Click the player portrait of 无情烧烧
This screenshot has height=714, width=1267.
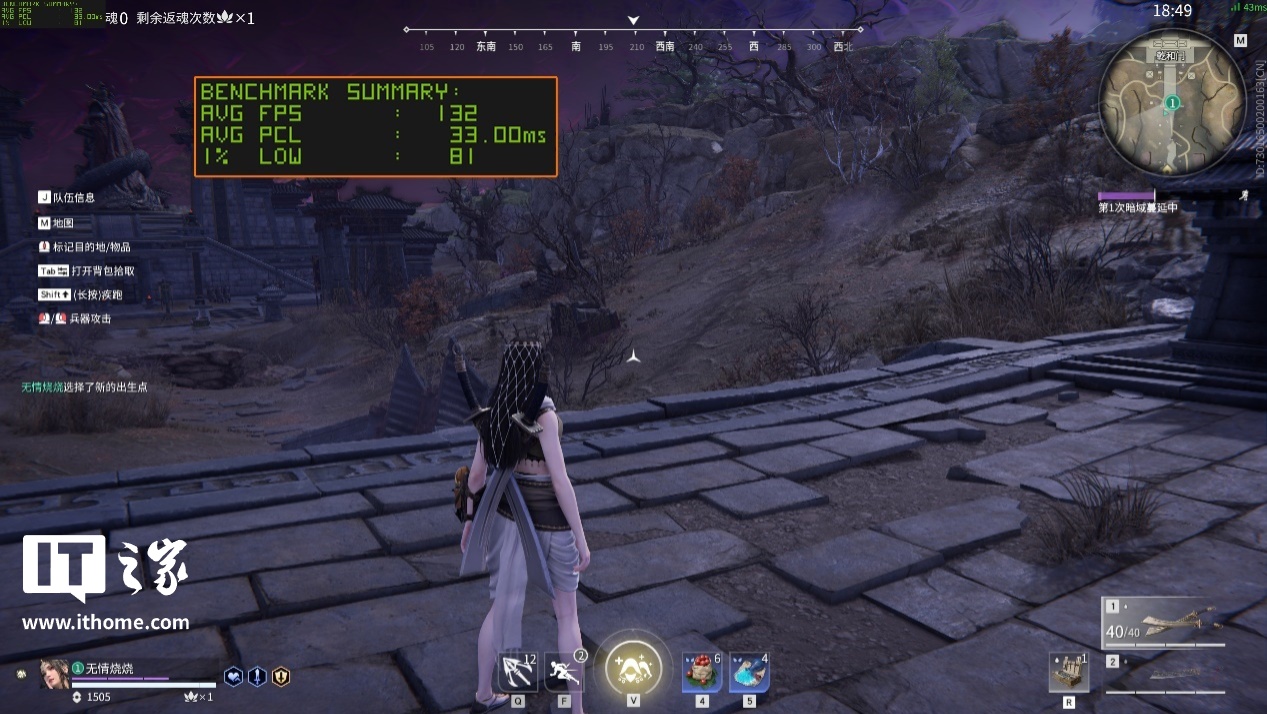pos(54,674)
